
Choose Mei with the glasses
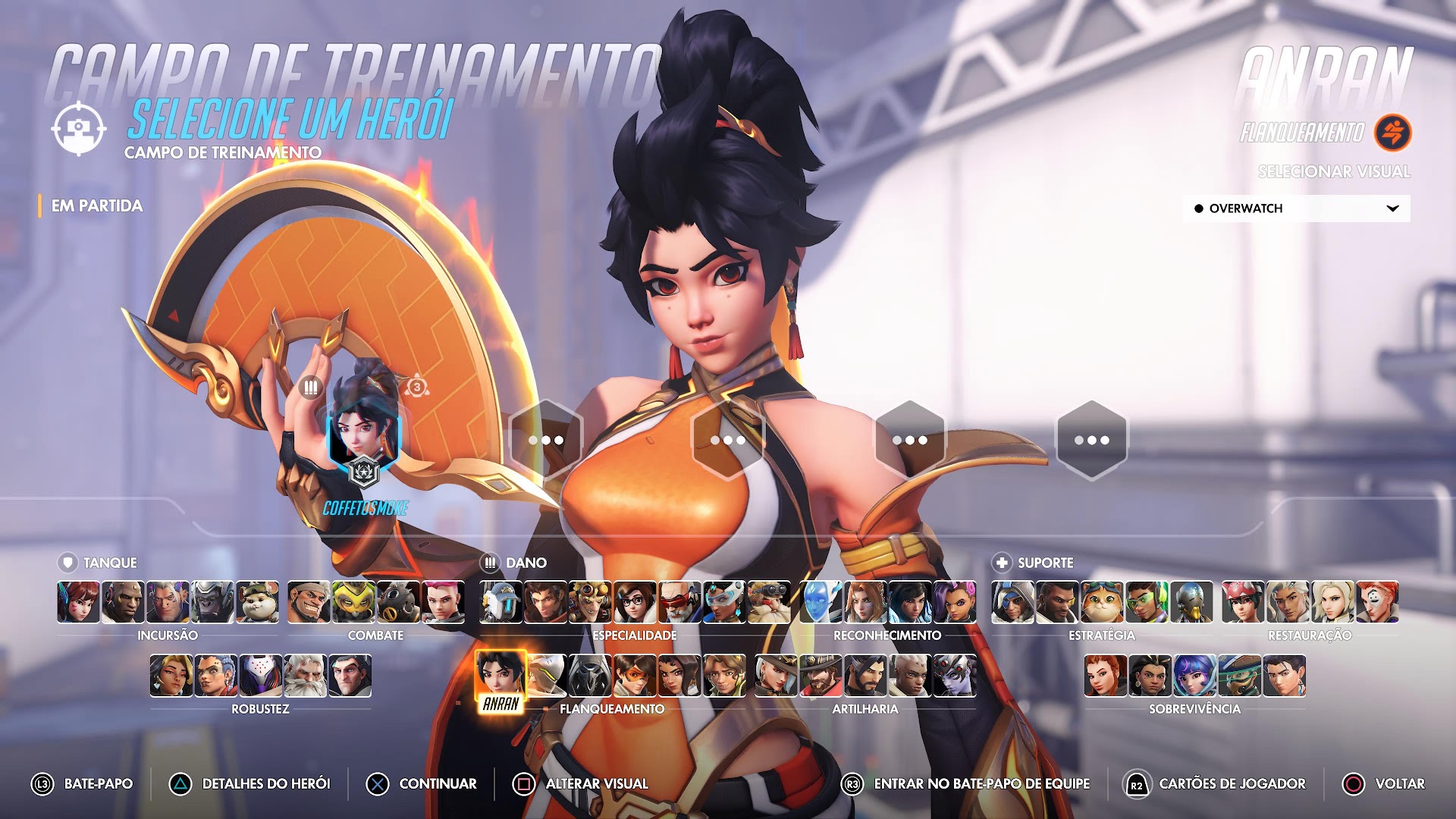(x=635, y=602)
